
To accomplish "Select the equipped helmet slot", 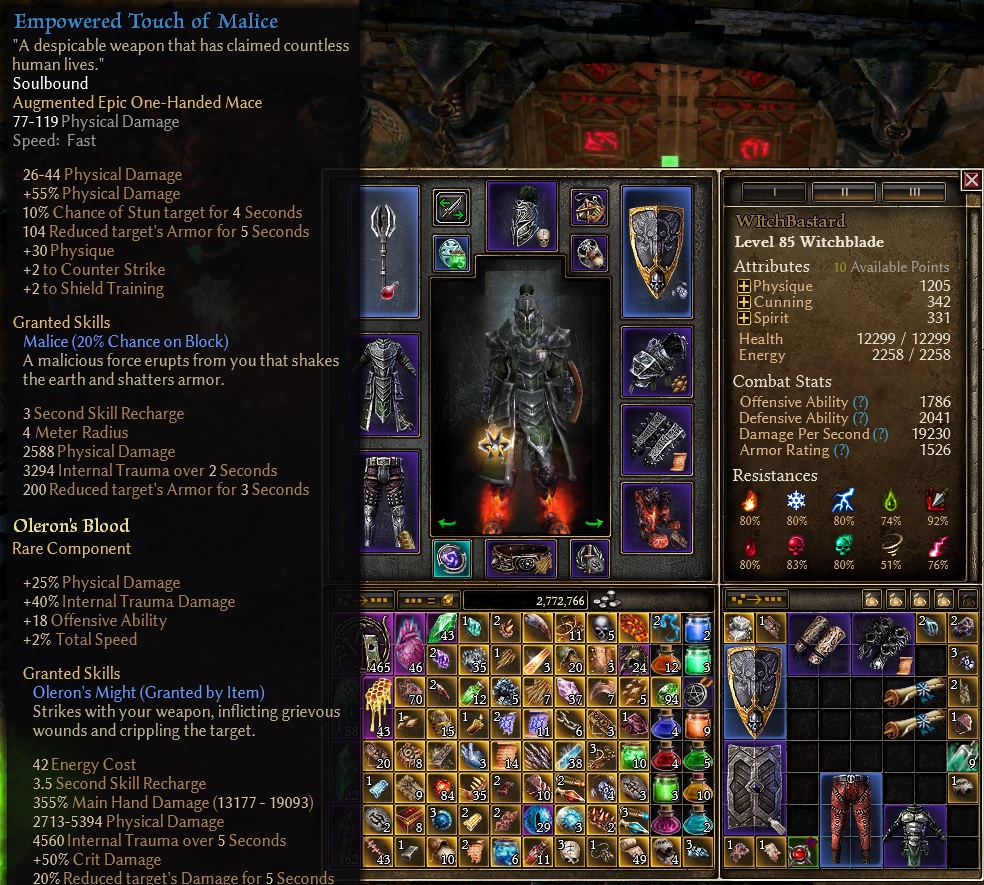I will (520, 216).
